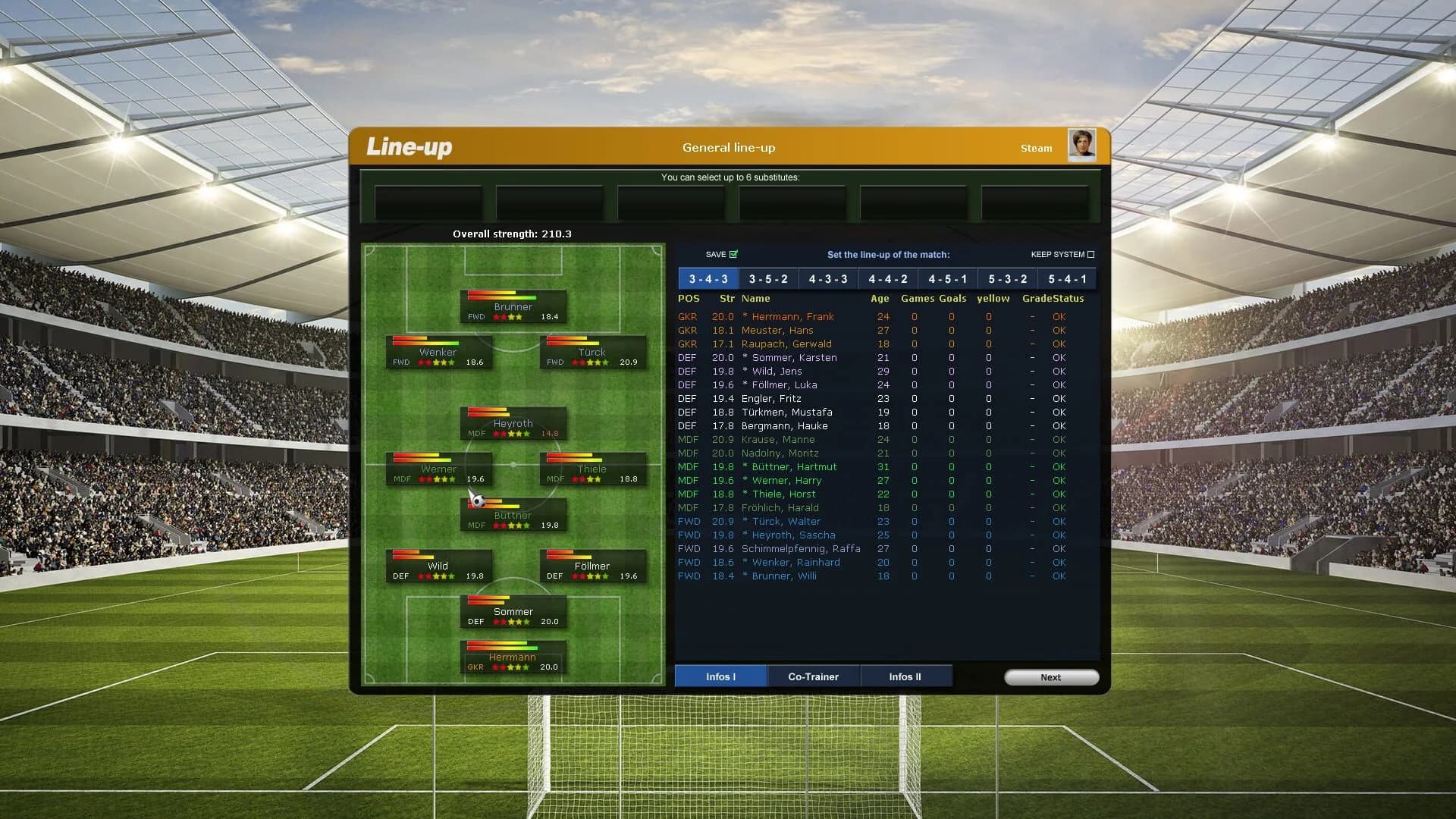Click Föllmer's defender card
The width and height of the screenshot is (1456, 819).
(592, 566)
